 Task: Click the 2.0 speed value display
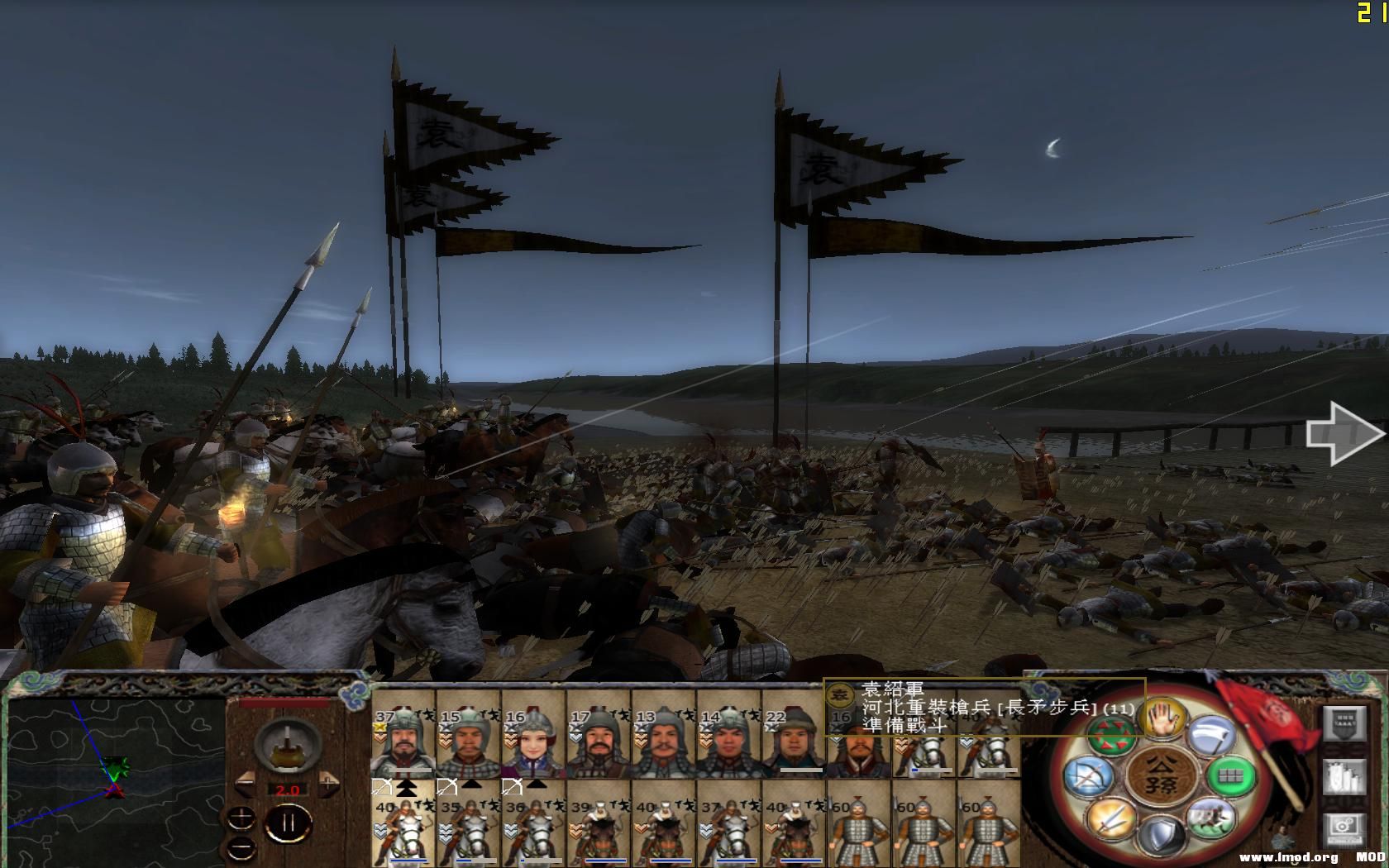(288, 790)
